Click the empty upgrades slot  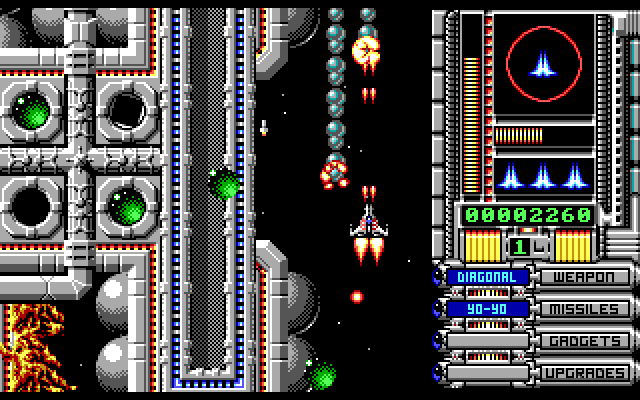click(x=487, y=373)
